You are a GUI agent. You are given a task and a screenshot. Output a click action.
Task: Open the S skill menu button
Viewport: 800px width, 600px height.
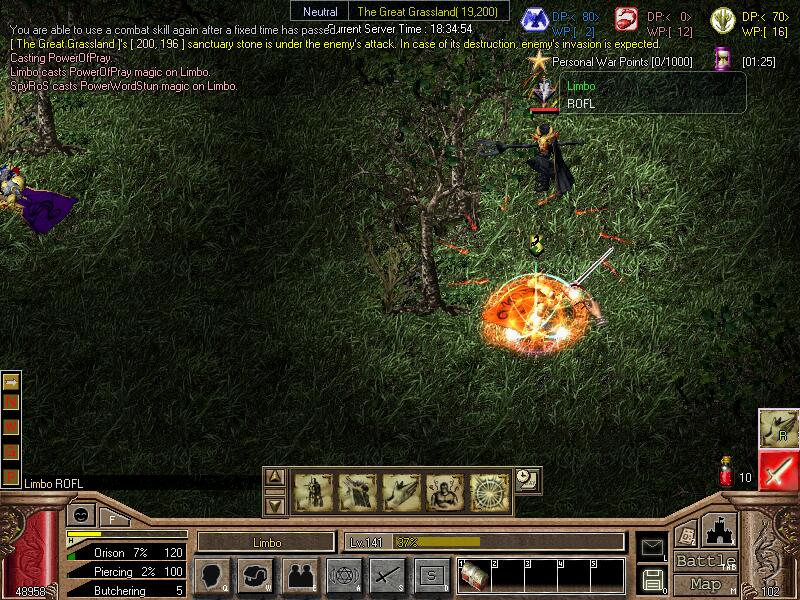click(x=431, y=575)
